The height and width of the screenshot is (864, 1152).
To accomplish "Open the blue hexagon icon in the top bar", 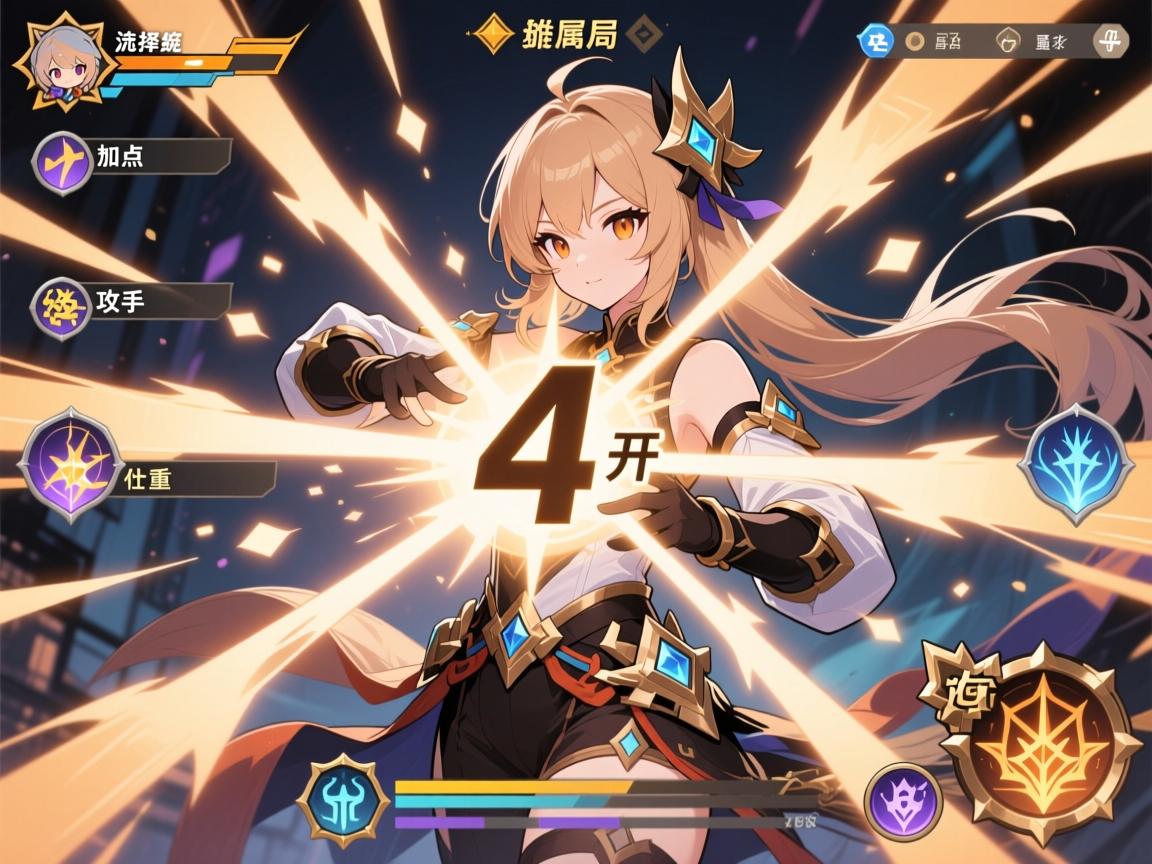I will pyautogui.click(x=876, y=41).
